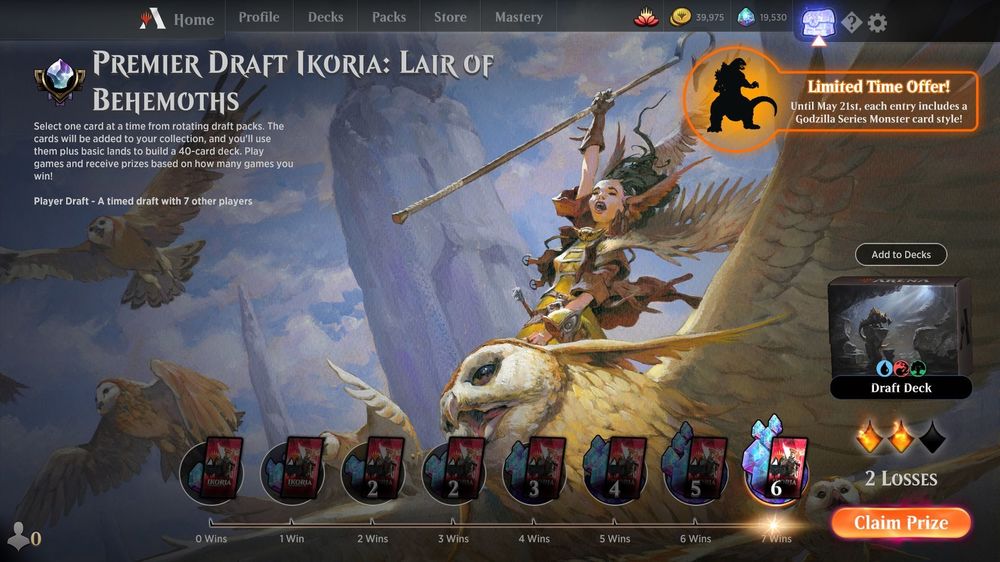Open the question mark help icon

pyautogui.click(x=851, y=23)
